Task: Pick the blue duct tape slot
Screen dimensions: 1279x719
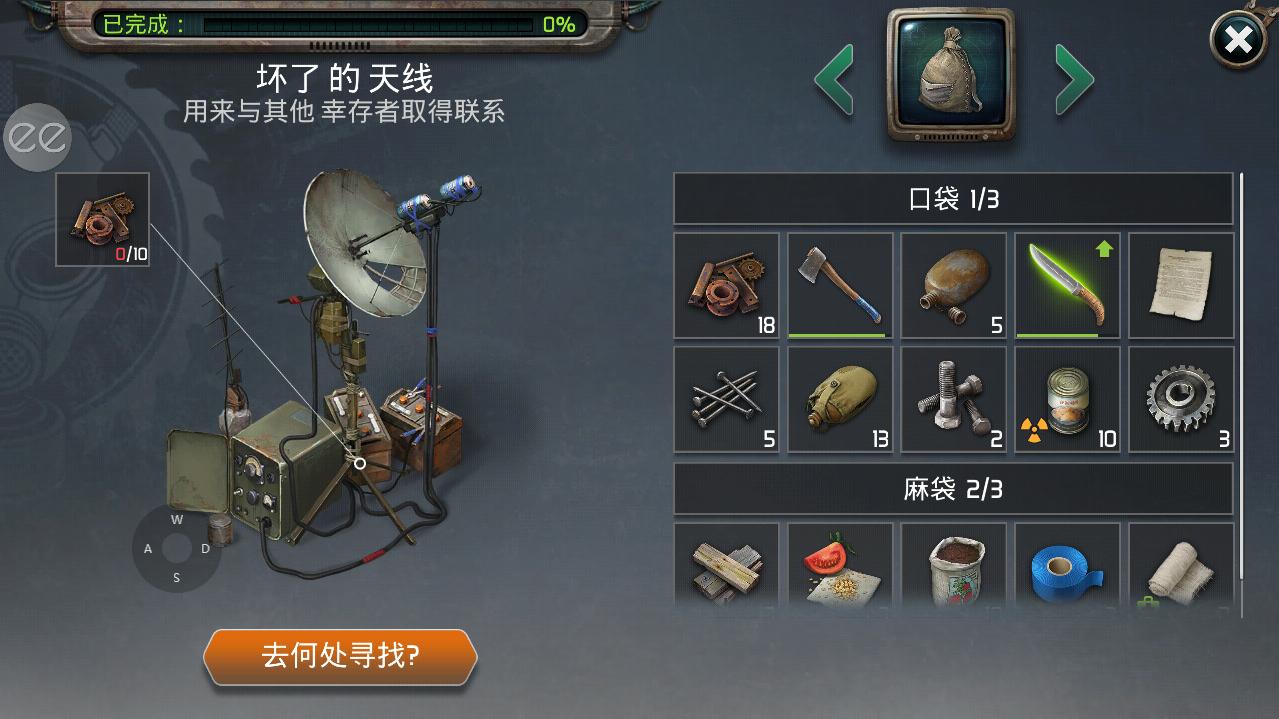Action: coord(1068,566)
